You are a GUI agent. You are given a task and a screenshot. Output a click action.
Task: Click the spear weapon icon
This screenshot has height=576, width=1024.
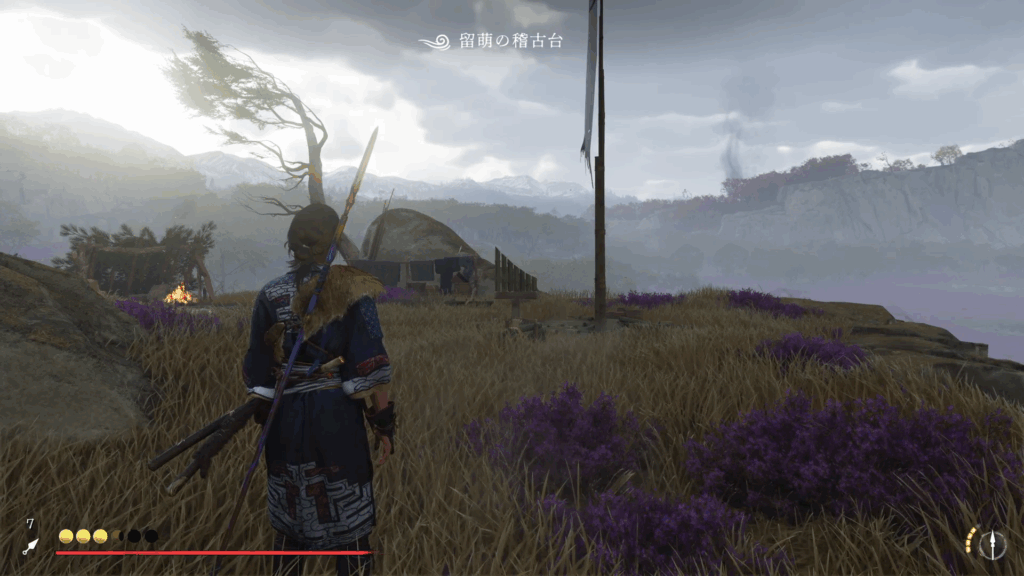pos(993,544)
